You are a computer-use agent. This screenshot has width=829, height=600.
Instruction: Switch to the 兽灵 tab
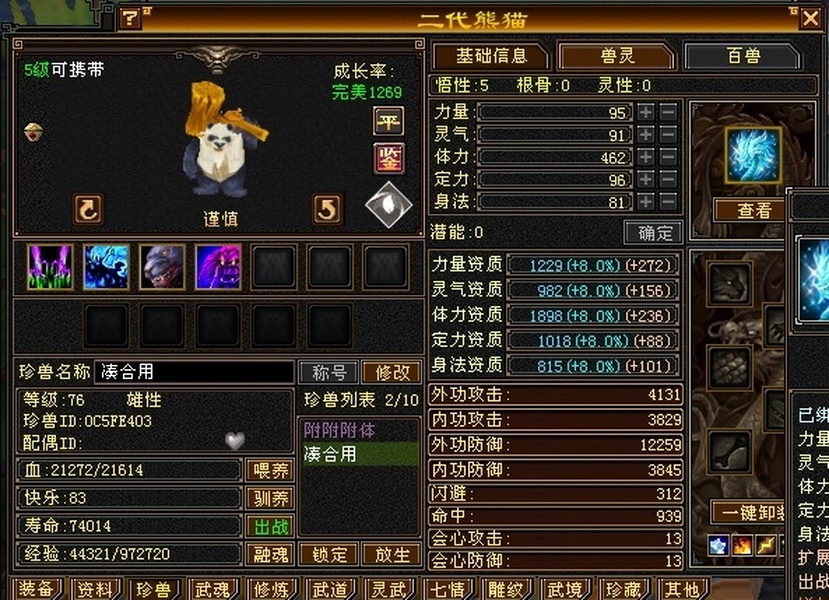point(616,56)
